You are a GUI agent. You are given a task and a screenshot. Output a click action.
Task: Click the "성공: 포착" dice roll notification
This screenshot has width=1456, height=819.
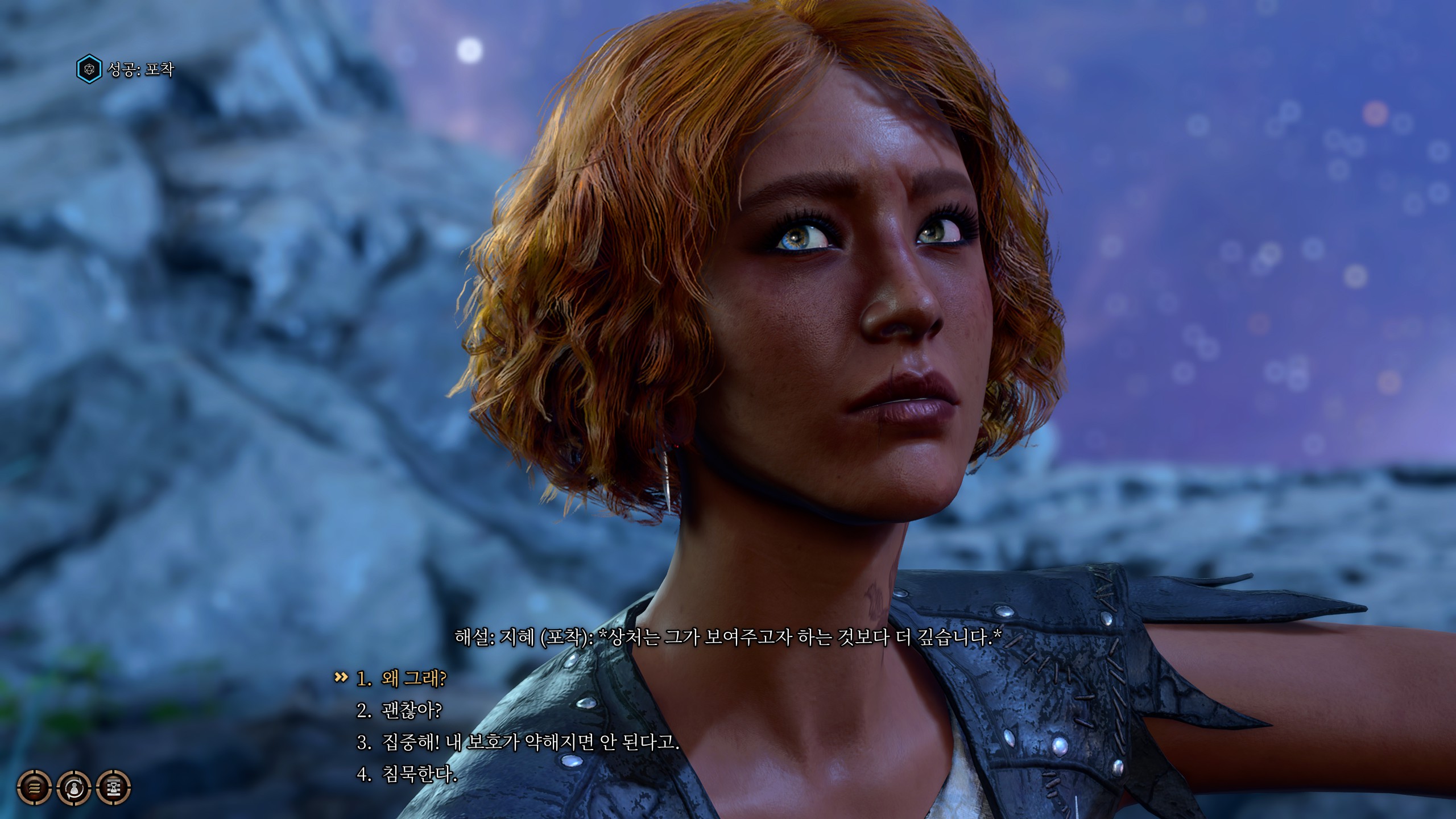pyautogui.click(x=126, y=69)
